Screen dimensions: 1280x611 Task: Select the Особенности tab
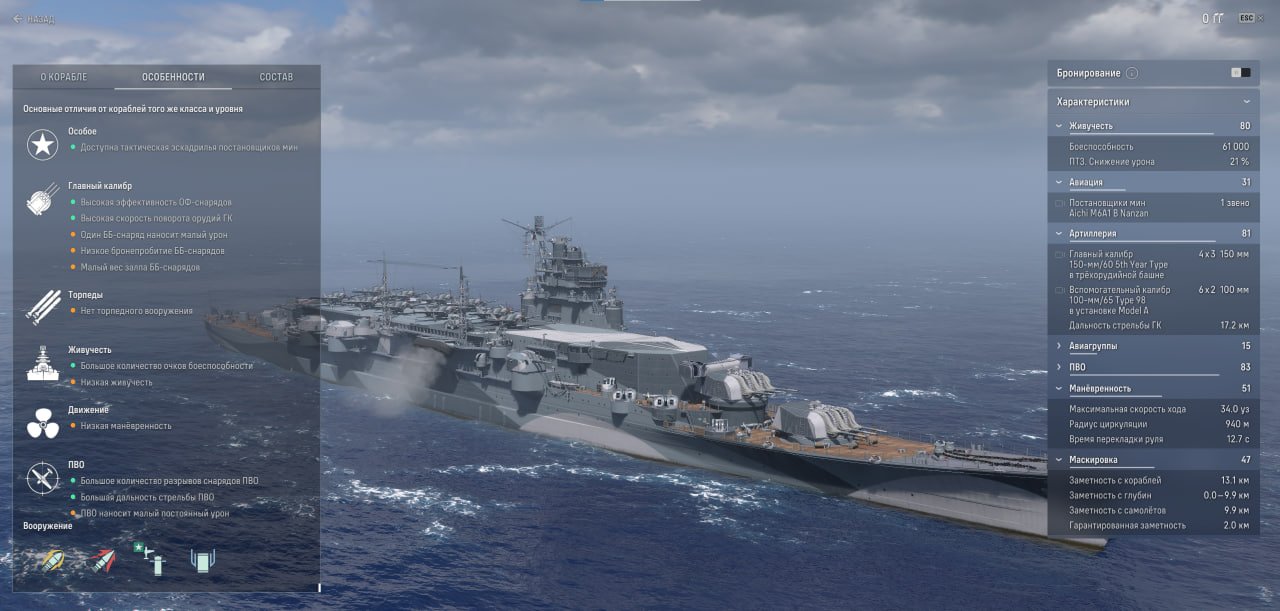[173, 77]
